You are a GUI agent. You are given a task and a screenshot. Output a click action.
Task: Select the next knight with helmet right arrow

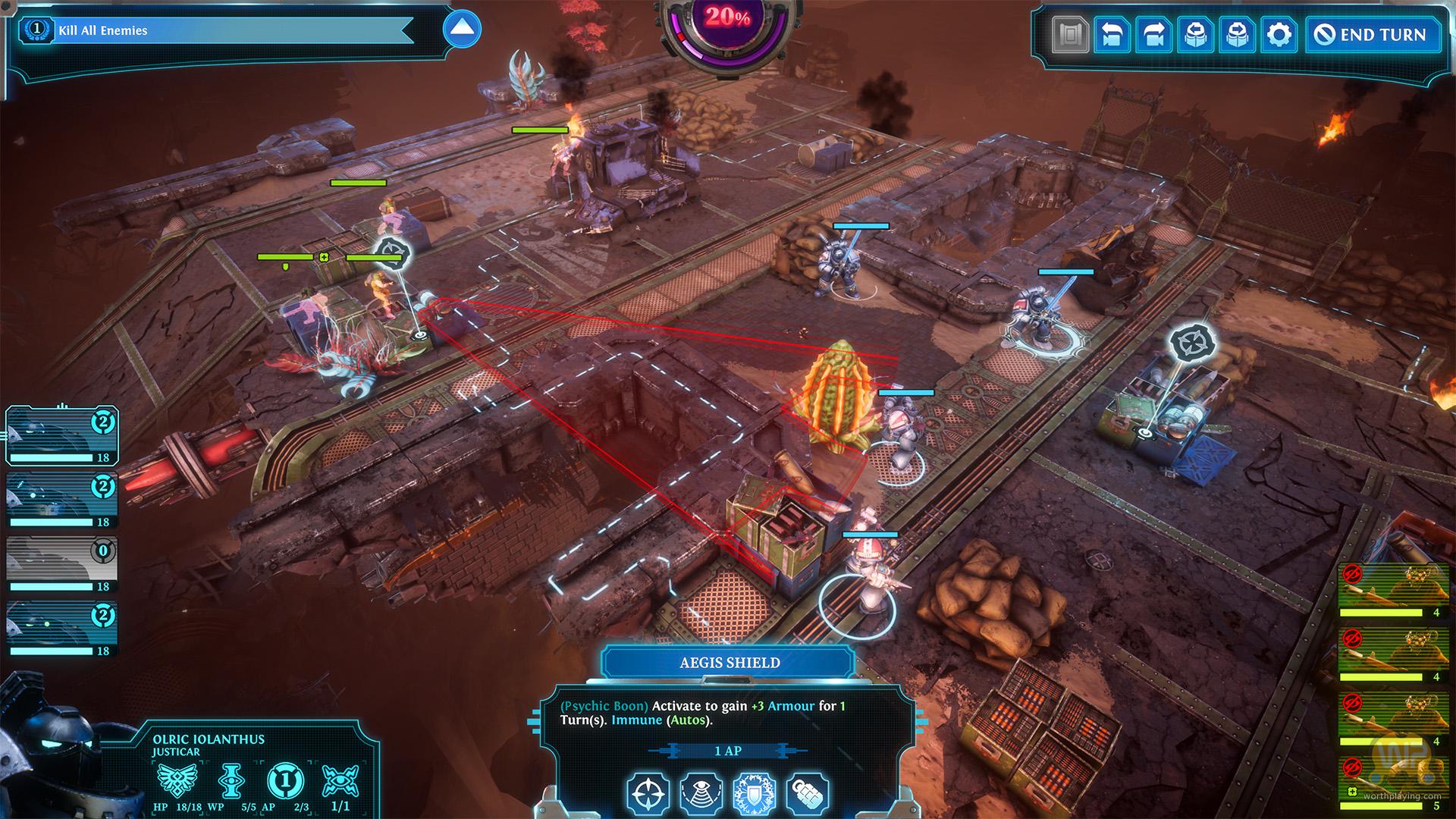click(1237, 35)
